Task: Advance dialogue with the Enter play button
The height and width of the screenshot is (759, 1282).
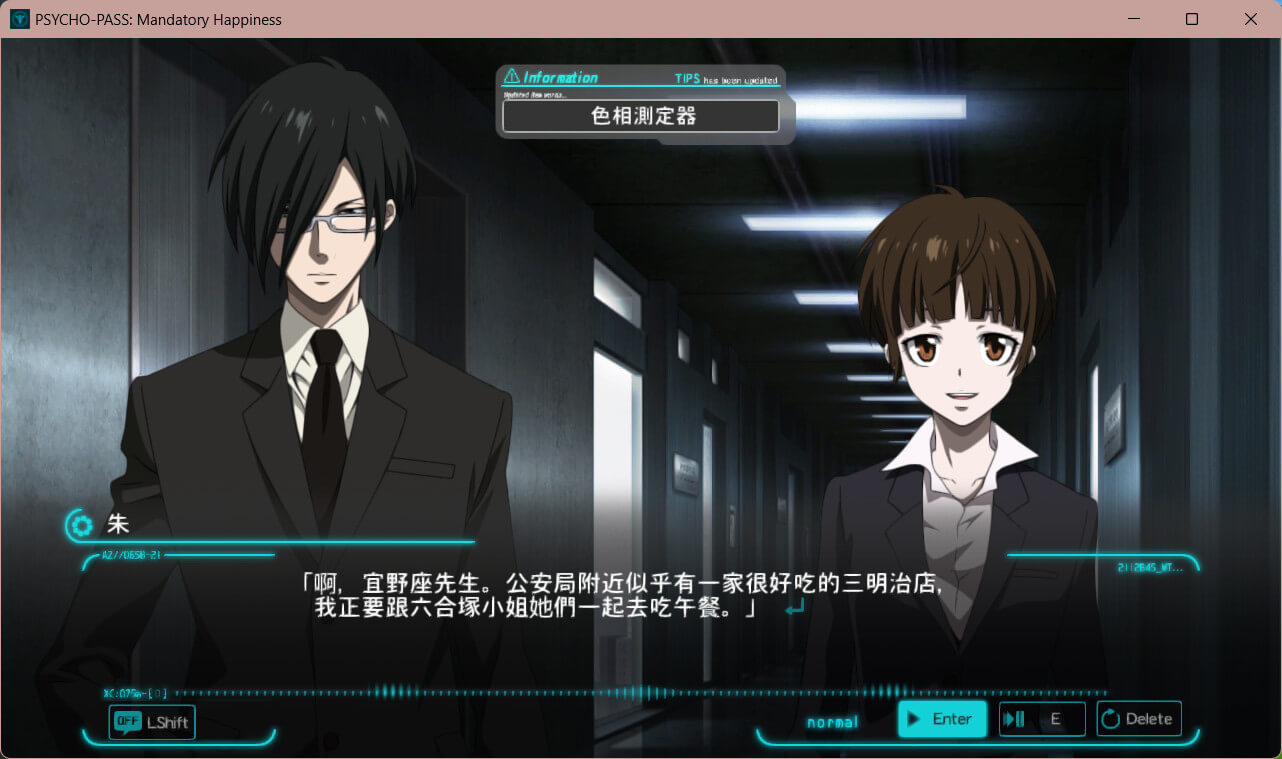Action: pos(941,719)
